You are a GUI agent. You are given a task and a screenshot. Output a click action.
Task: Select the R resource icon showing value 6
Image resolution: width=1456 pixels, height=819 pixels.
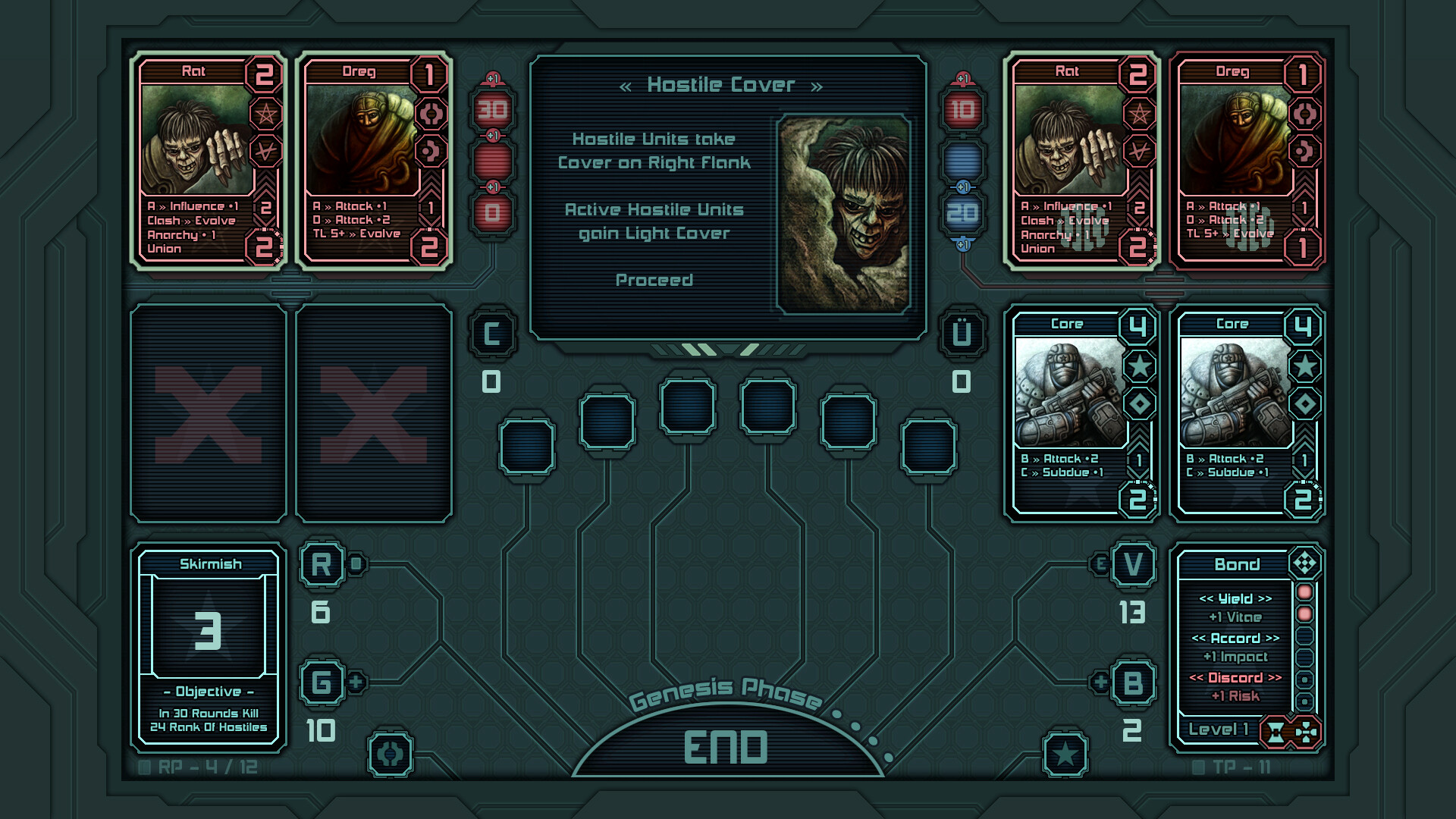[x=322, y=565]
